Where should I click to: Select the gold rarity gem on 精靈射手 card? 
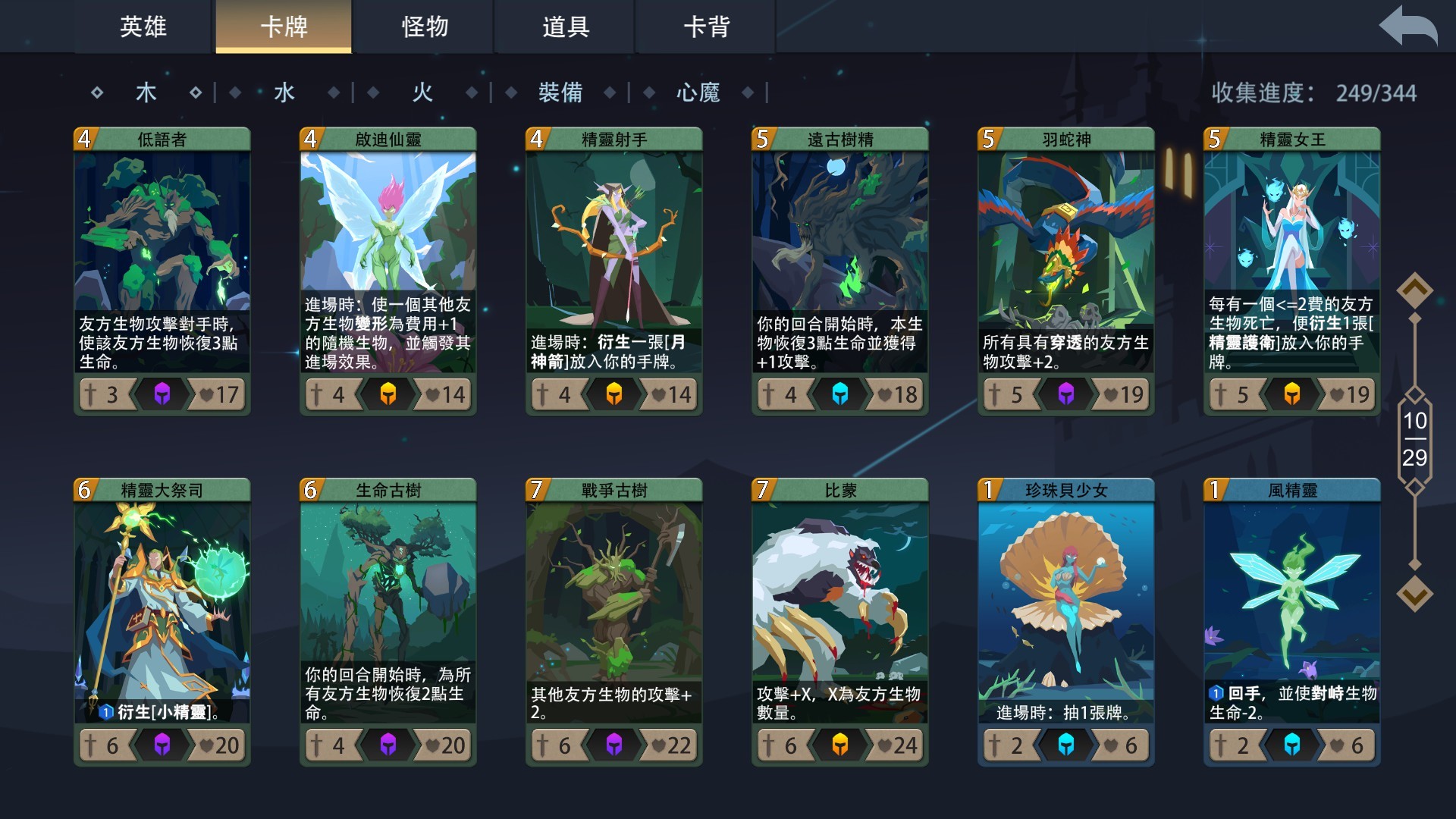click(615, 394)
